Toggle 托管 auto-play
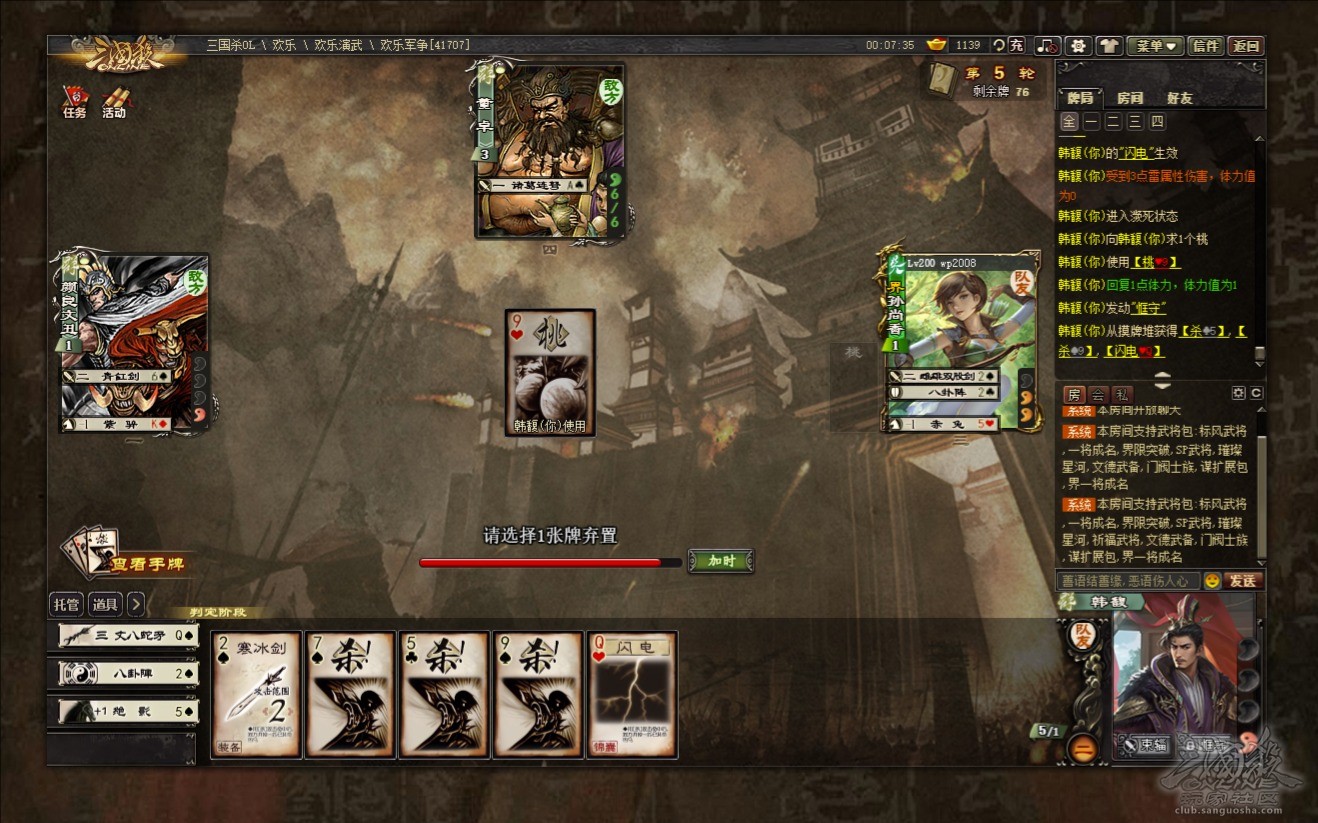 (66, 604)
